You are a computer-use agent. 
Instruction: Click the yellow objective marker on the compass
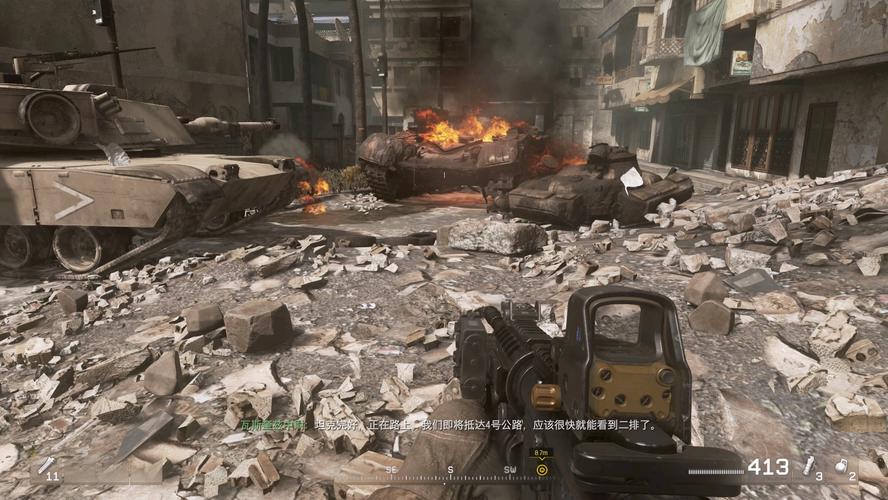[542, 468]
